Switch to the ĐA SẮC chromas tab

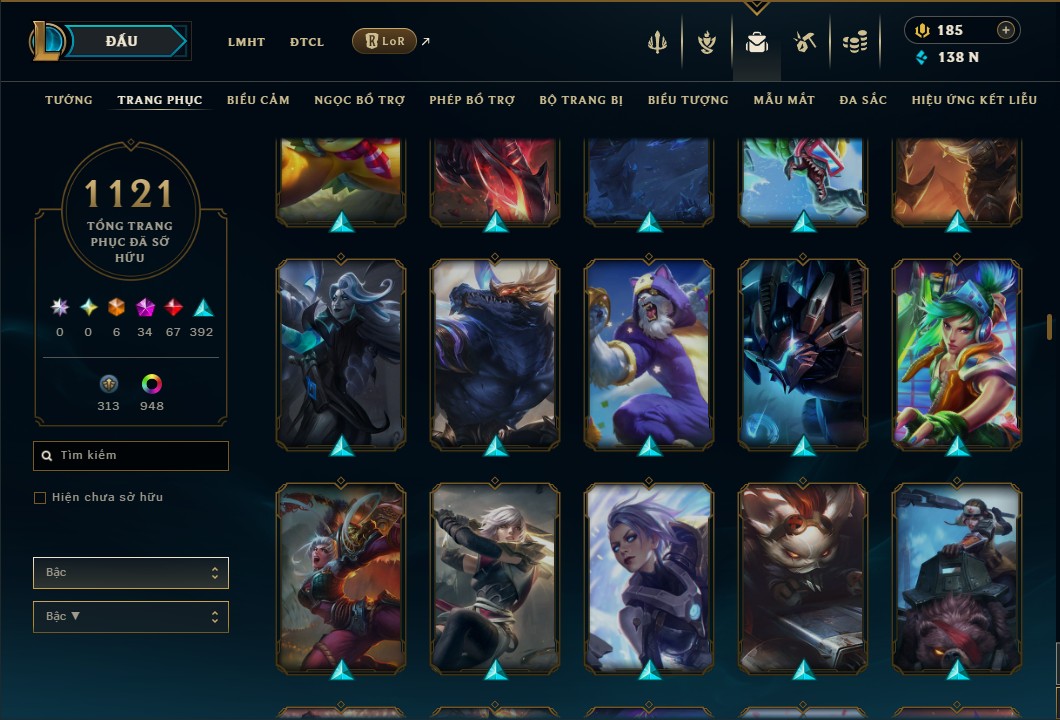(863, 100)
